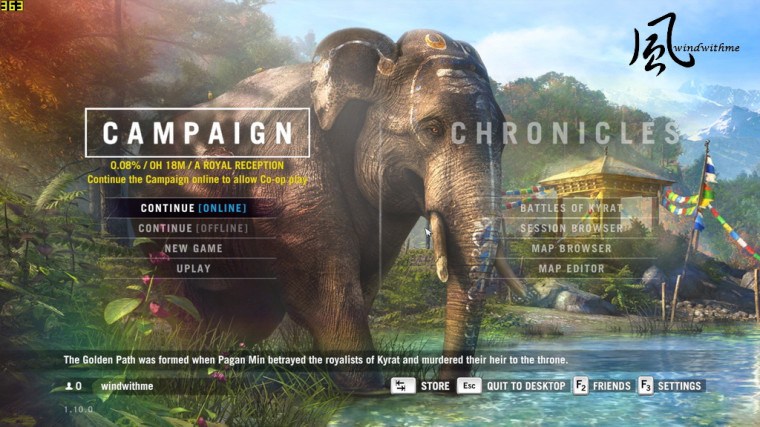
Task: Open the Session Browser
Action: tap(571, 228)
